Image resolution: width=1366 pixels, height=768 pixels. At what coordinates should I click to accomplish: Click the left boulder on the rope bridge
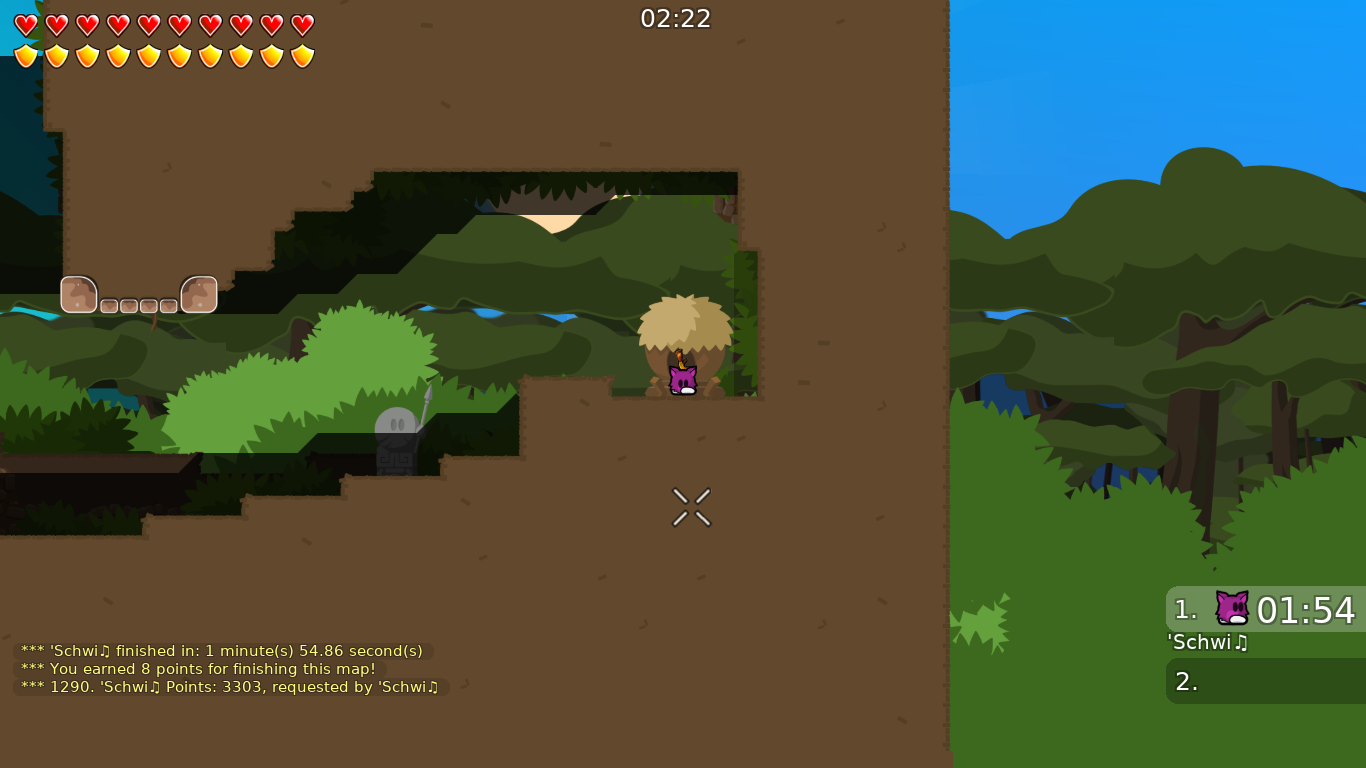[x=78, y=294]
